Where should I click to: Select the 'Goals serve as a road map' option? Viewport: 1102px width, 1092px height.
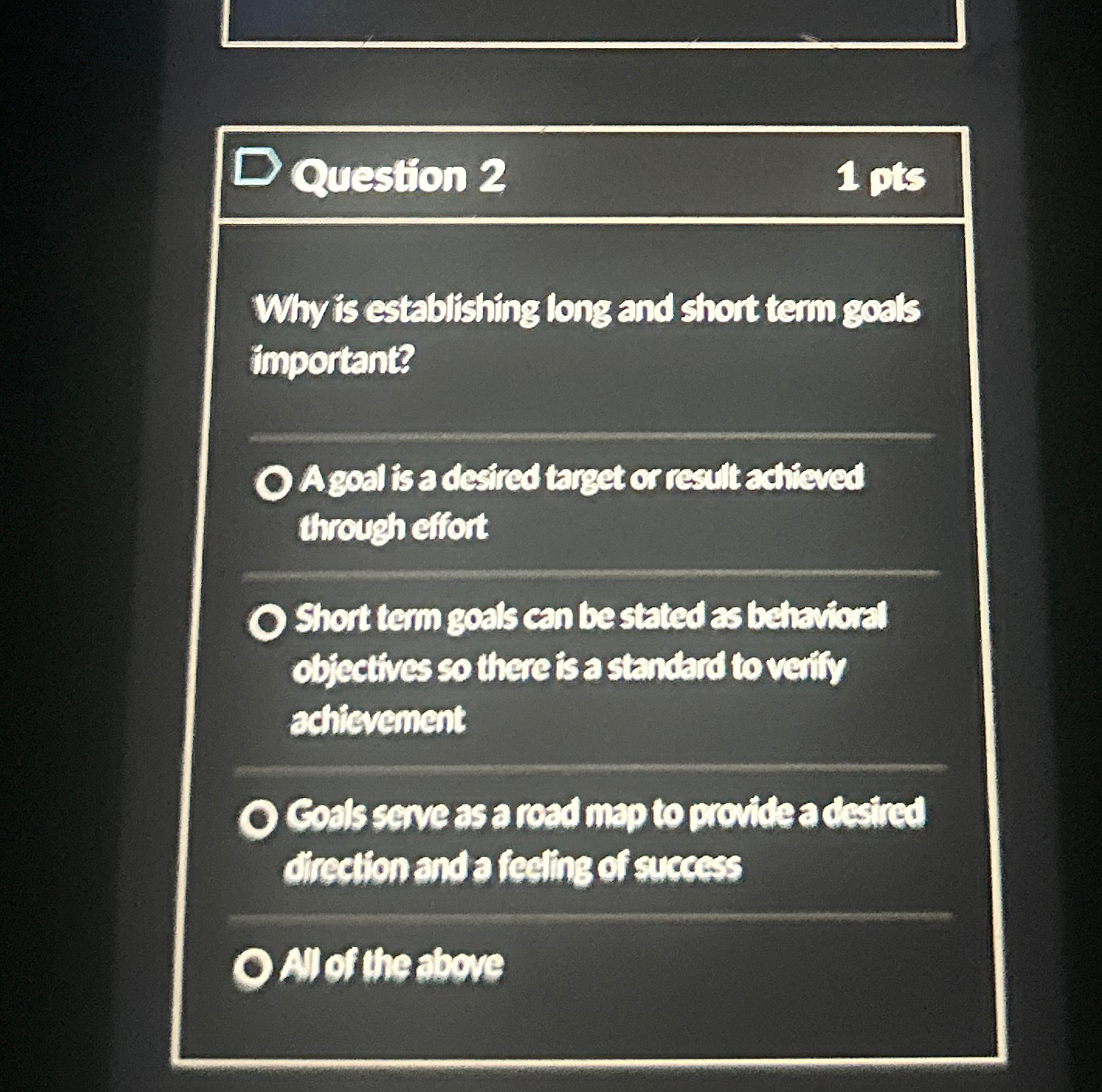point(262,817)
